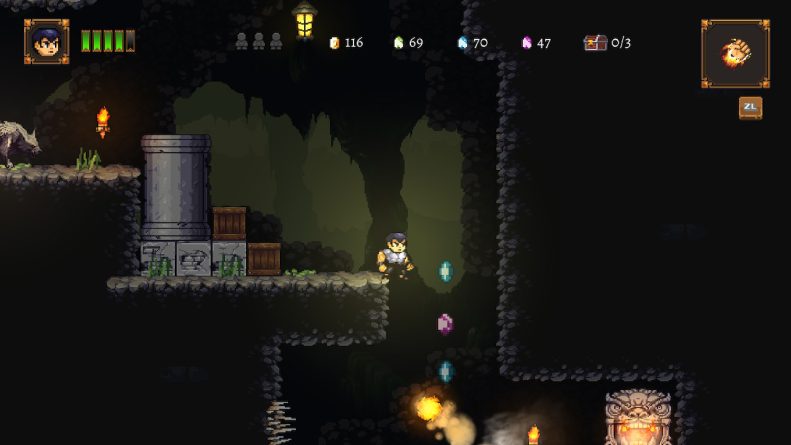Viewport: 791px width, 445px height.
Task: Click the rescued prisoners silhouette tracker
Action: pyautogui.click(x=259, y=42)
